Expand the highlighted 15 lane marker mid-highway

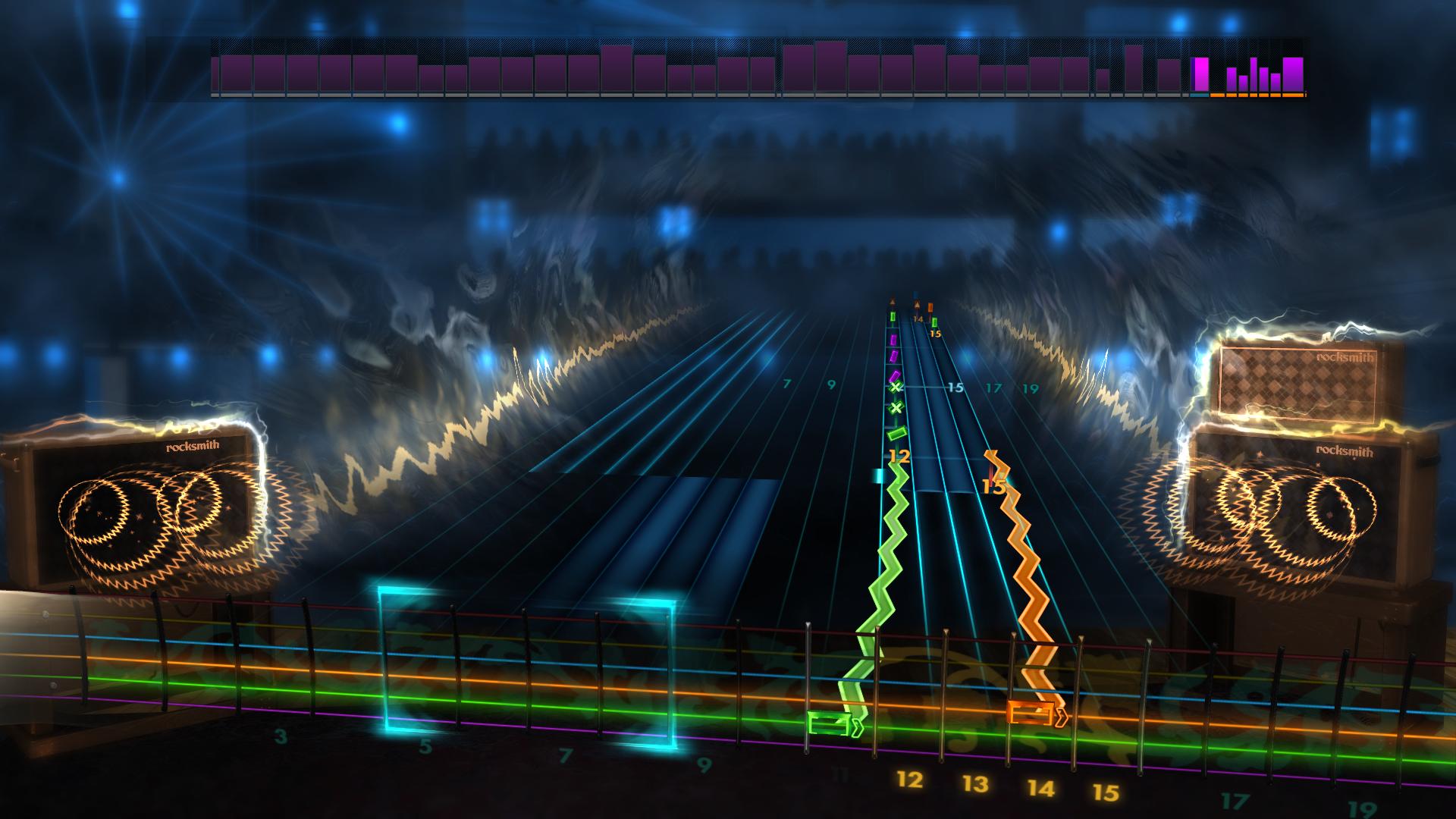[955, 387]
